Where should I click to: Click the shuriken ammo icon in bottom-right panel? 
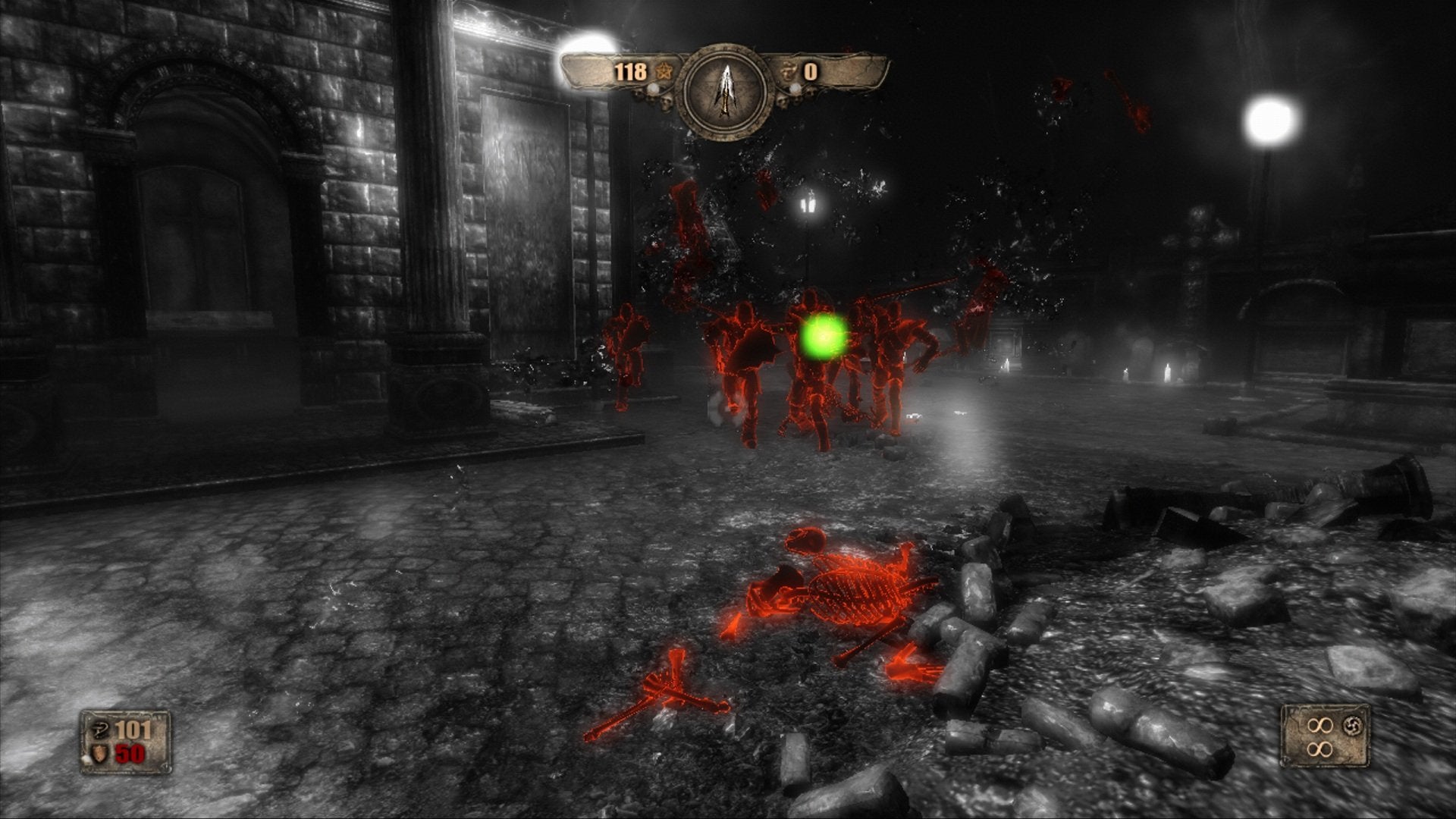tap(1353, 726)
